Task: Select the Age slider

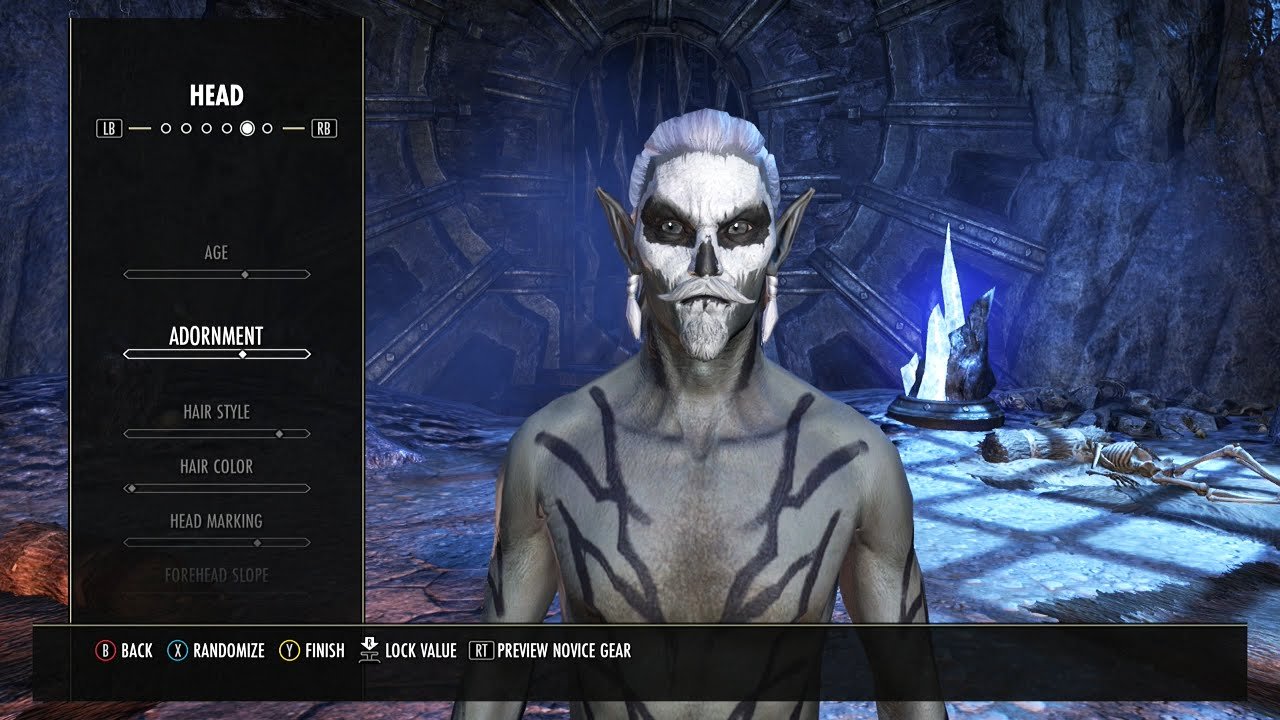Action: [x=217, y=273]
